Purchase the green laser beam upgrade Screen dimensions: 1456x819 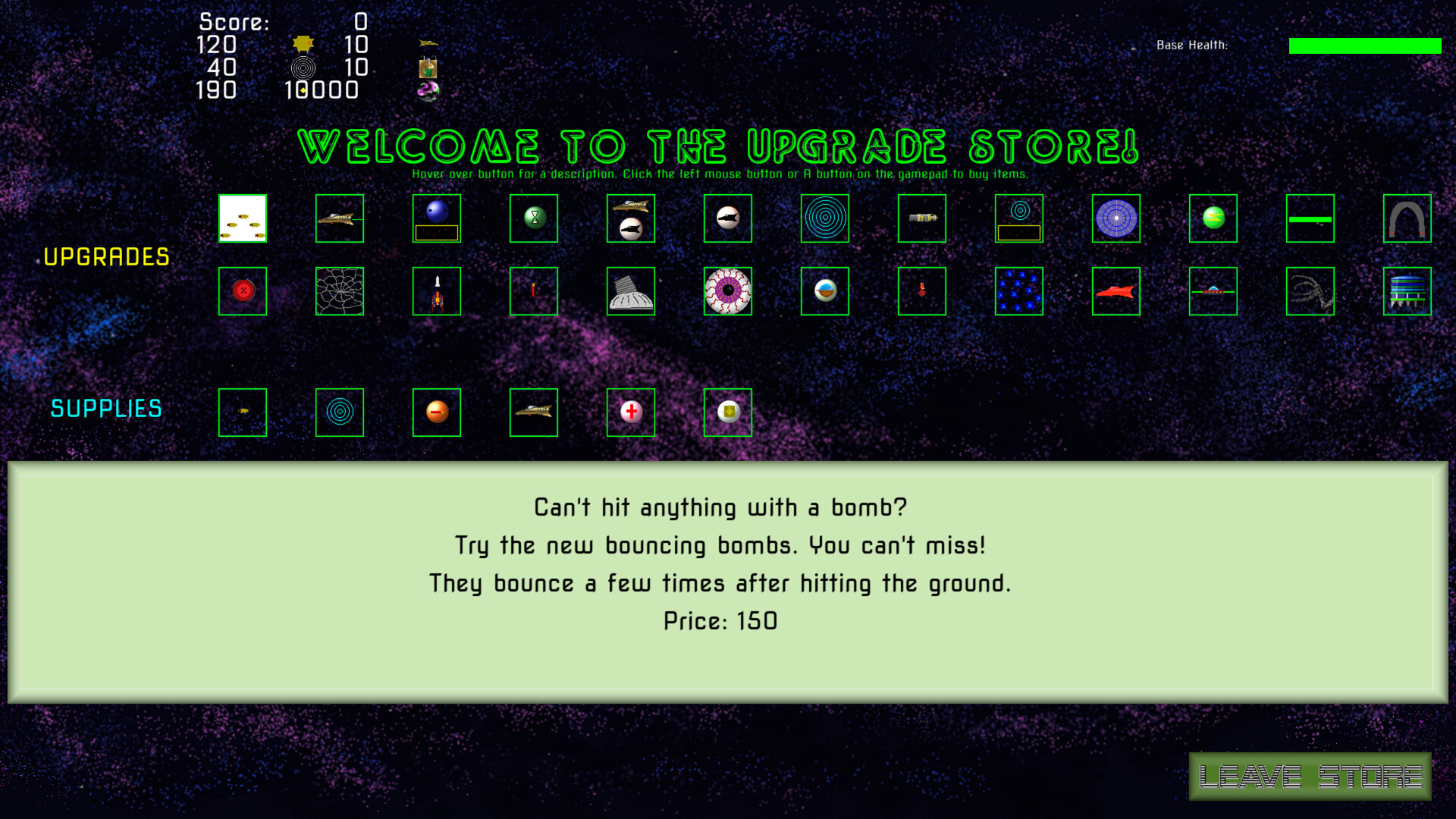pos(1310,218)
